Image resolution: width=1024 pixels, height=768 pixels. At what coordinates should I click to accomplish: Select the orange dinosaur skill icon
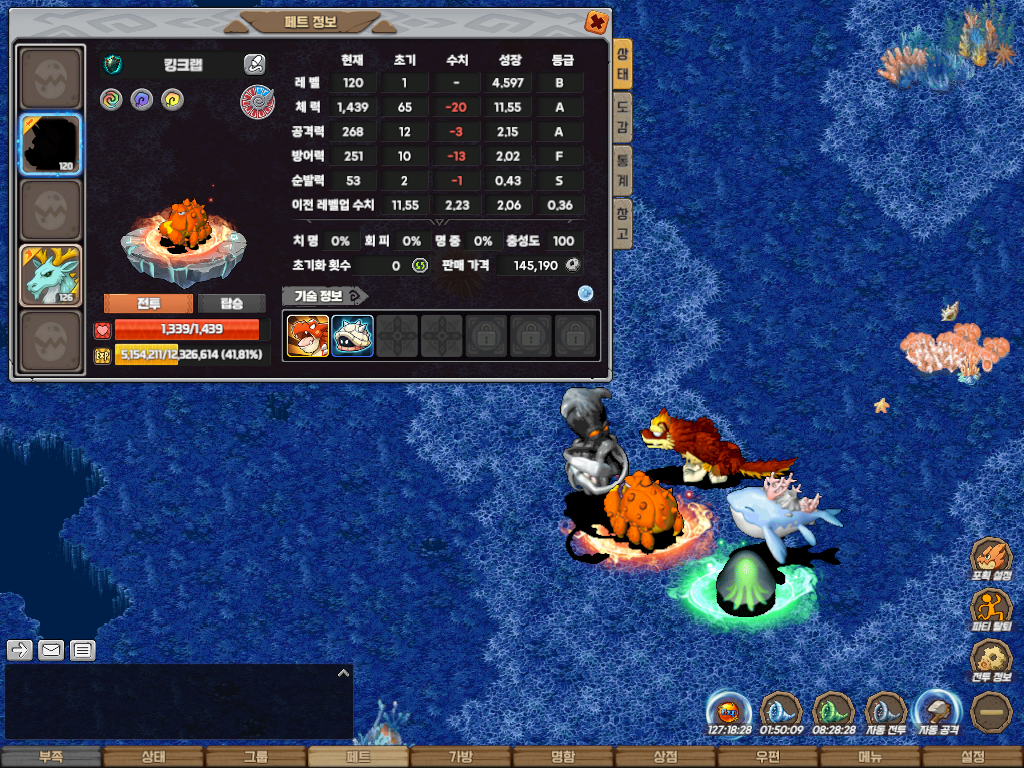point(308,336)
